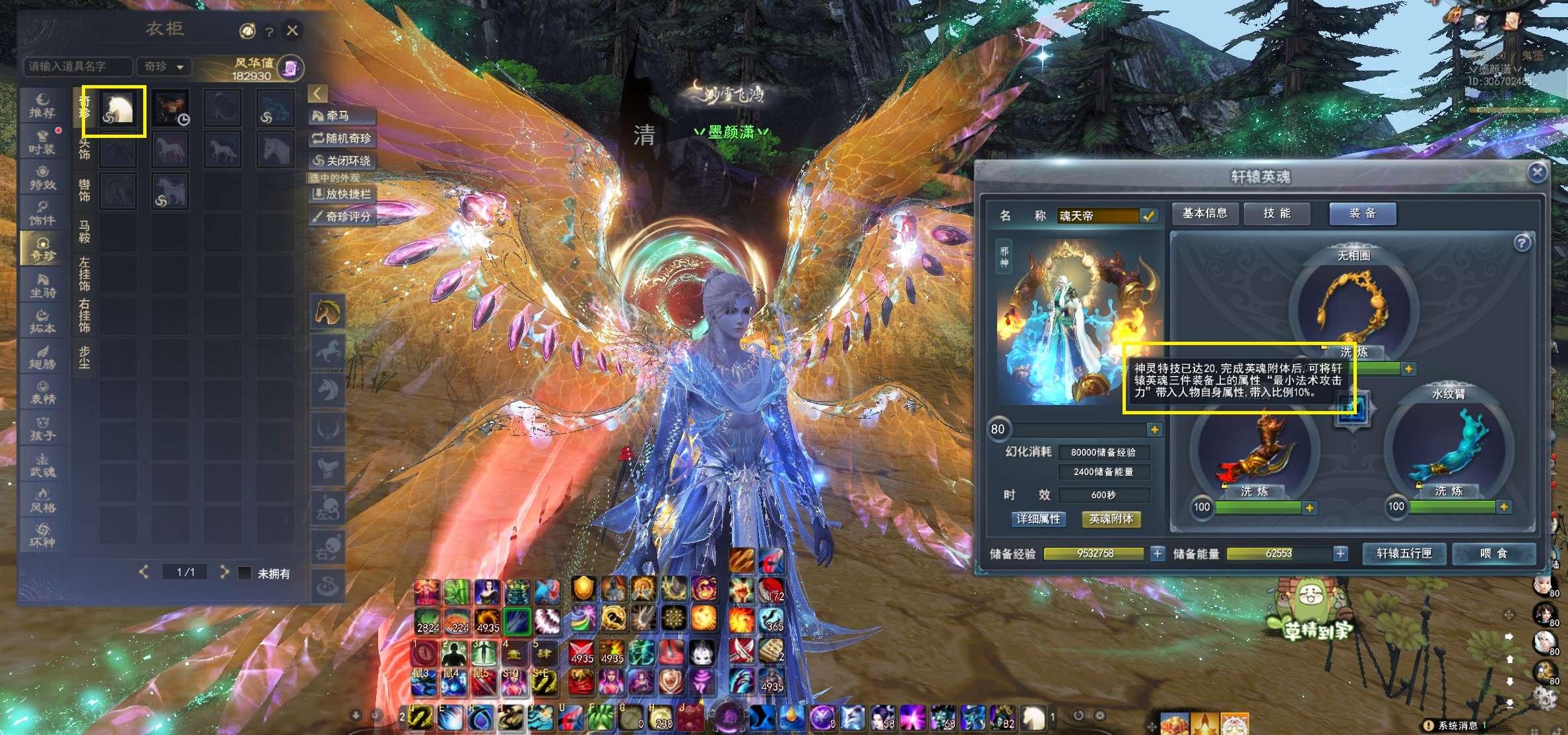This screenshot has width=1568, height=735.
Task: Switch to the 时装 wardrobe tab
Action: point(42,142)
